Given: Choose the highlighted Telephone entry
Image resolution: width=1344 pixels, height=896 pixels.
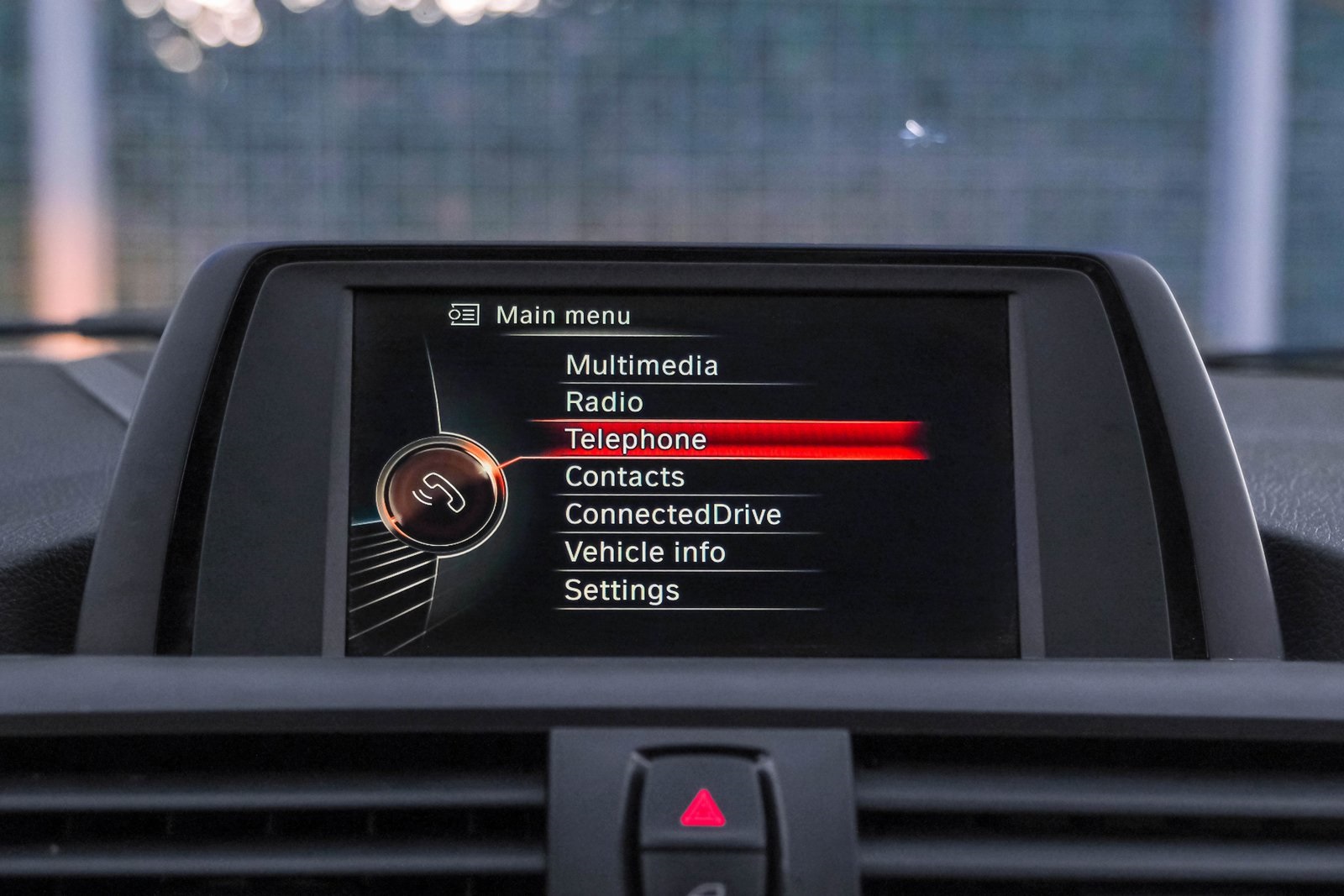Looking at the screenshot, I should 636,439.
